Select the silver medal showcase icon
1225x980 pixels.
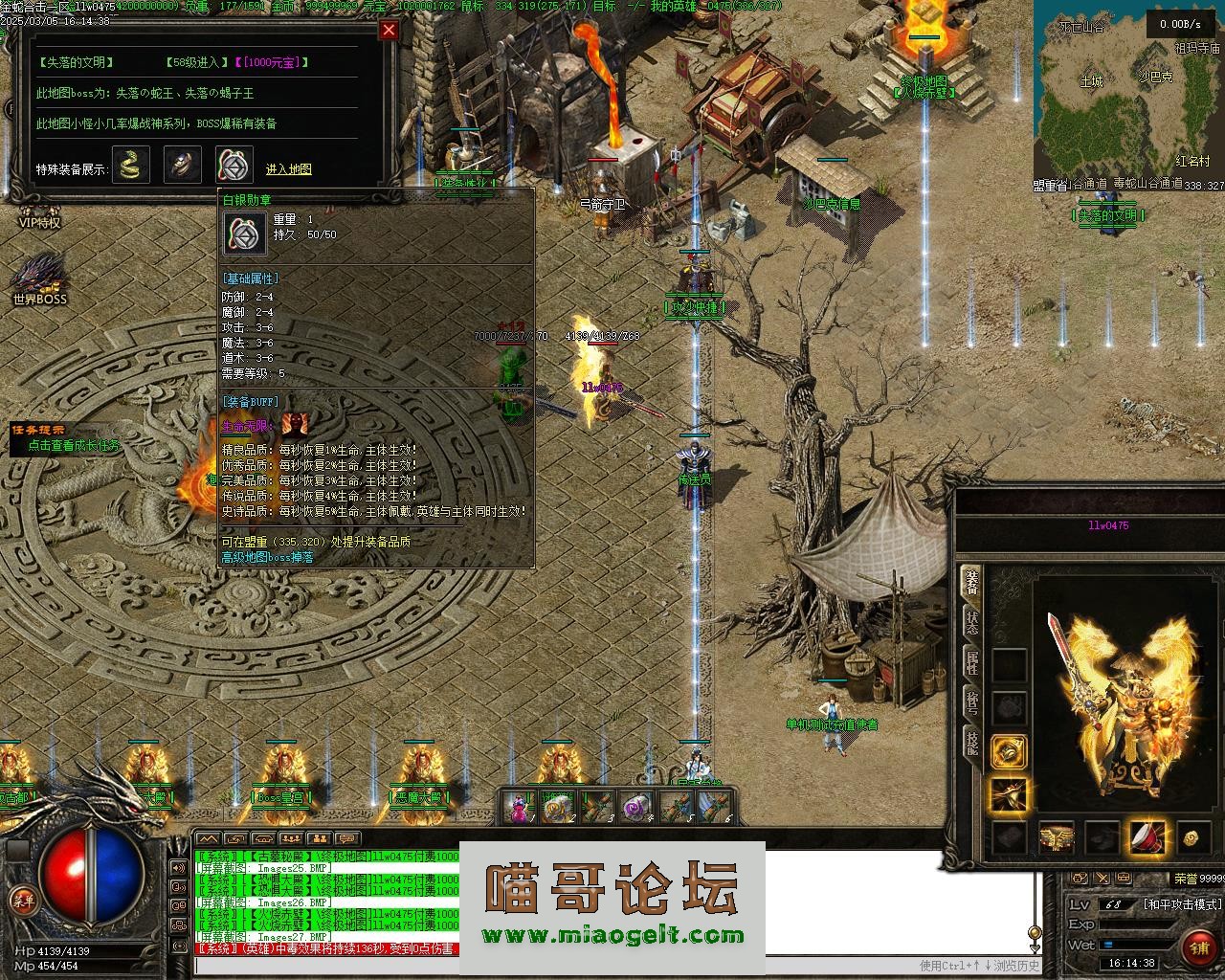[234, 166]
